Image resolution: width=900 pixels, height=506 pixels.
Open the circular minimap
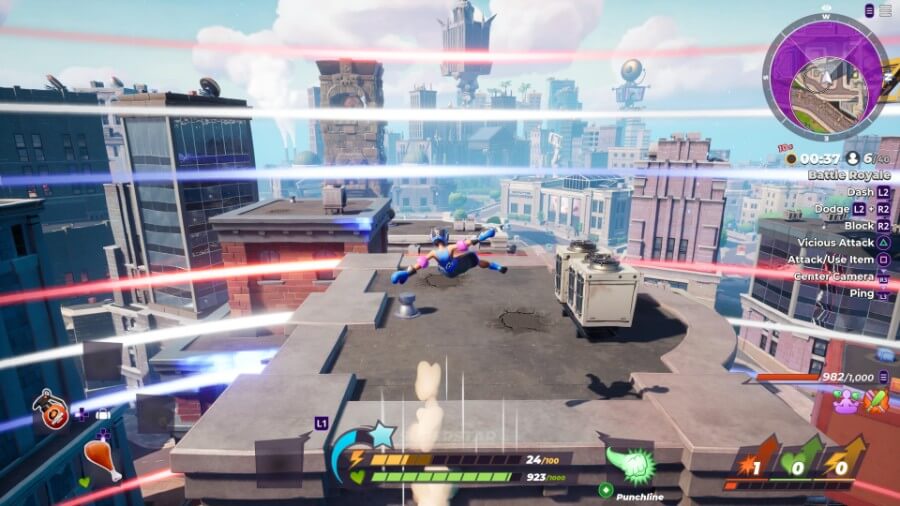point(825,77)
